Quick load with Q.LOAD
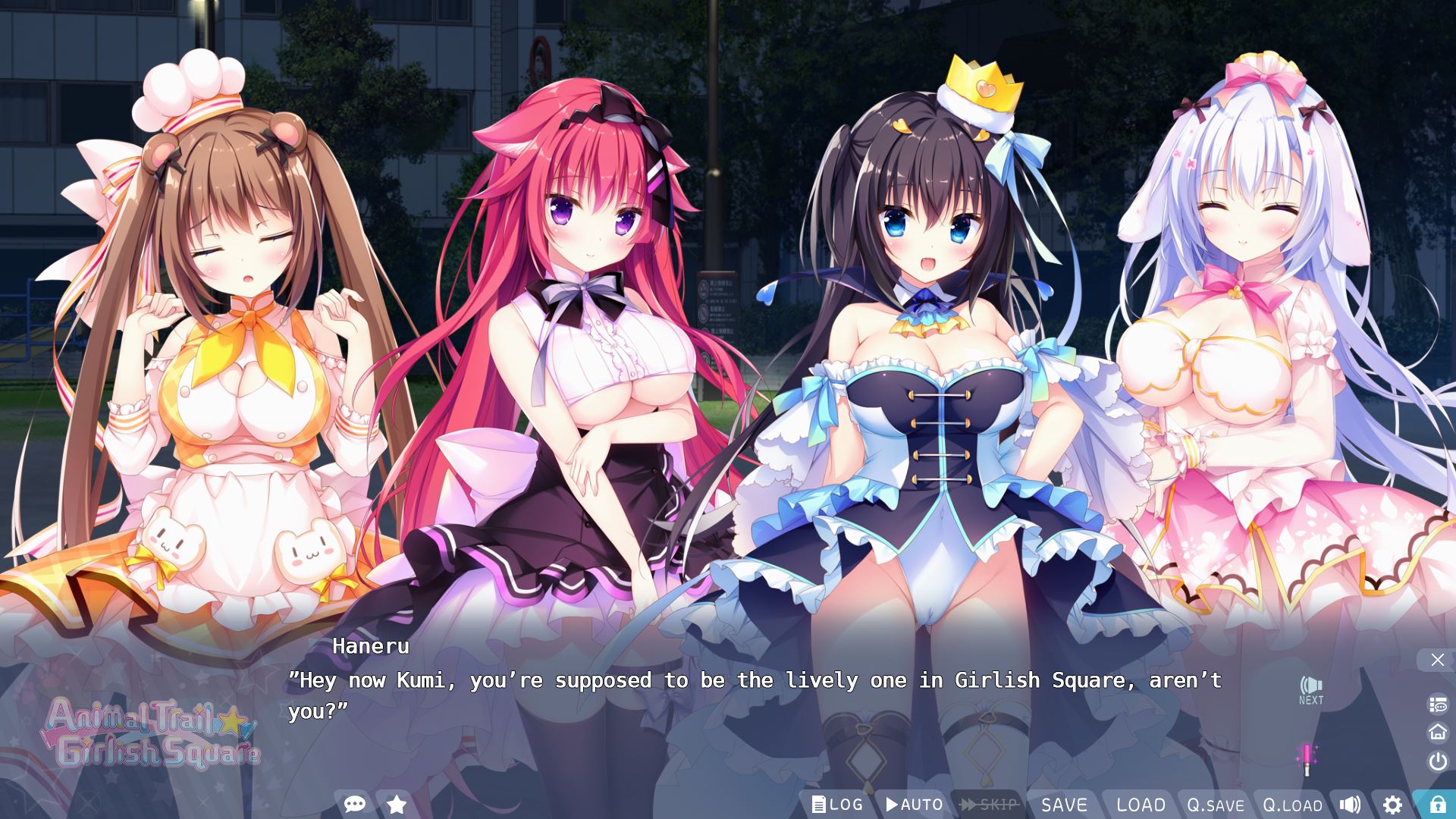 point(1292,805)
